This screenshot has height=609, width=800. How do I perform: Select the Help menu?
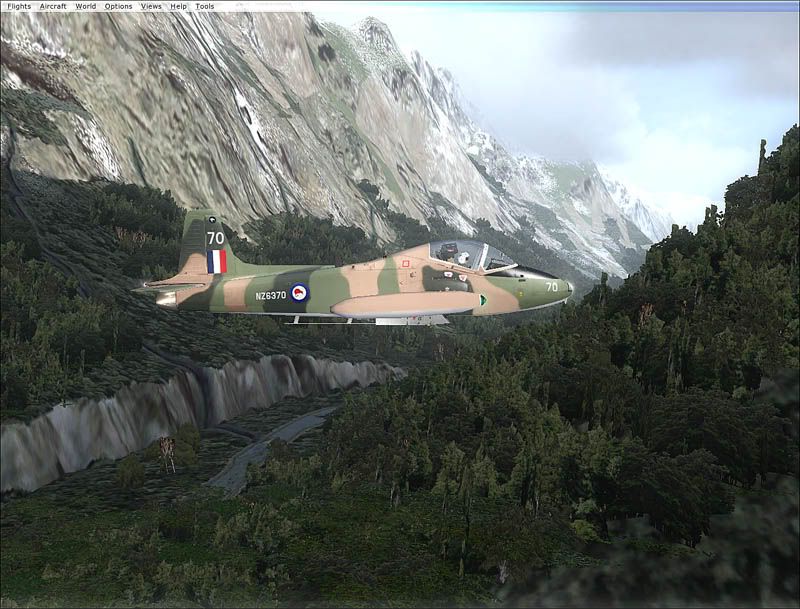[179, 6]
